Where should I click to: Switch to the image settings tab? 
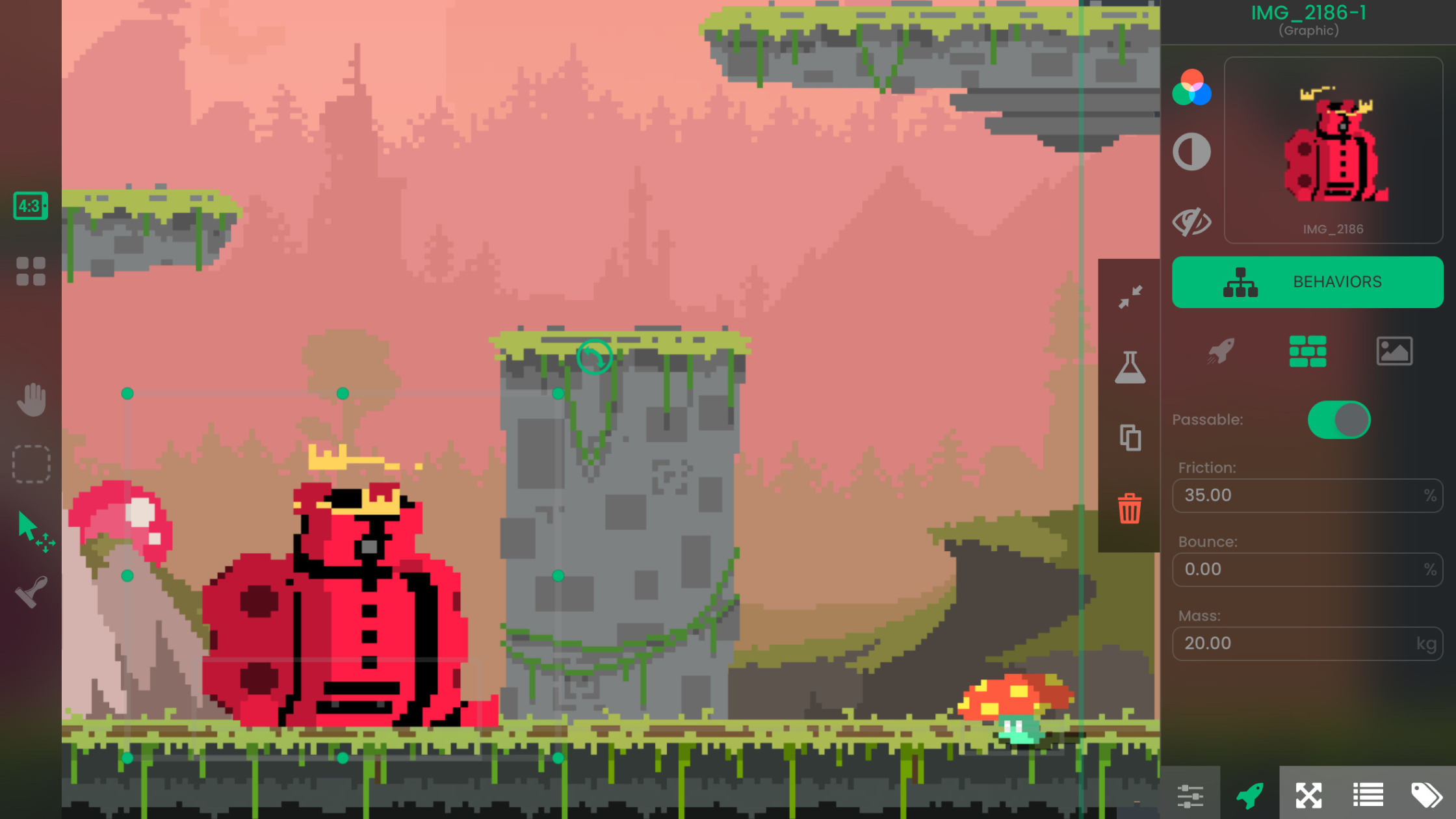(1395, 351)
